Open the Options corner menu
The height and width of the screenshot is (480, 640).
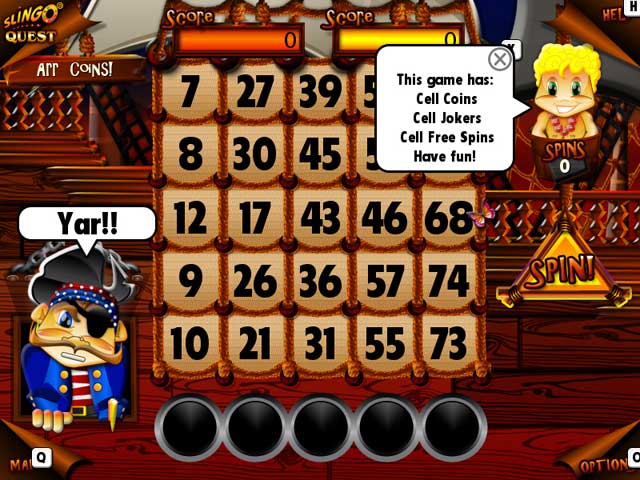pyautogui.click(x=606, y=465)
